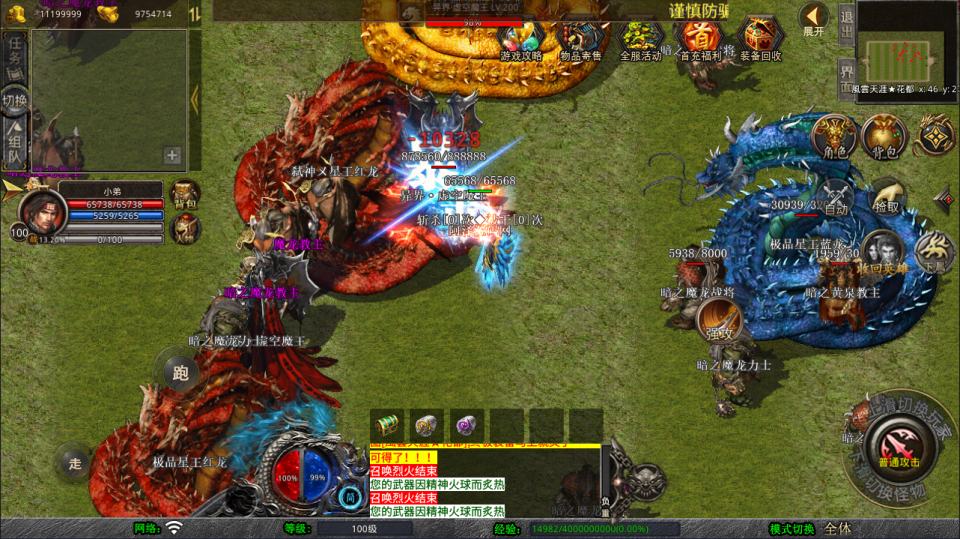Click the round 切换 switch button
Viewport: 960px width, 539px height.
click(x=15, y=102)
